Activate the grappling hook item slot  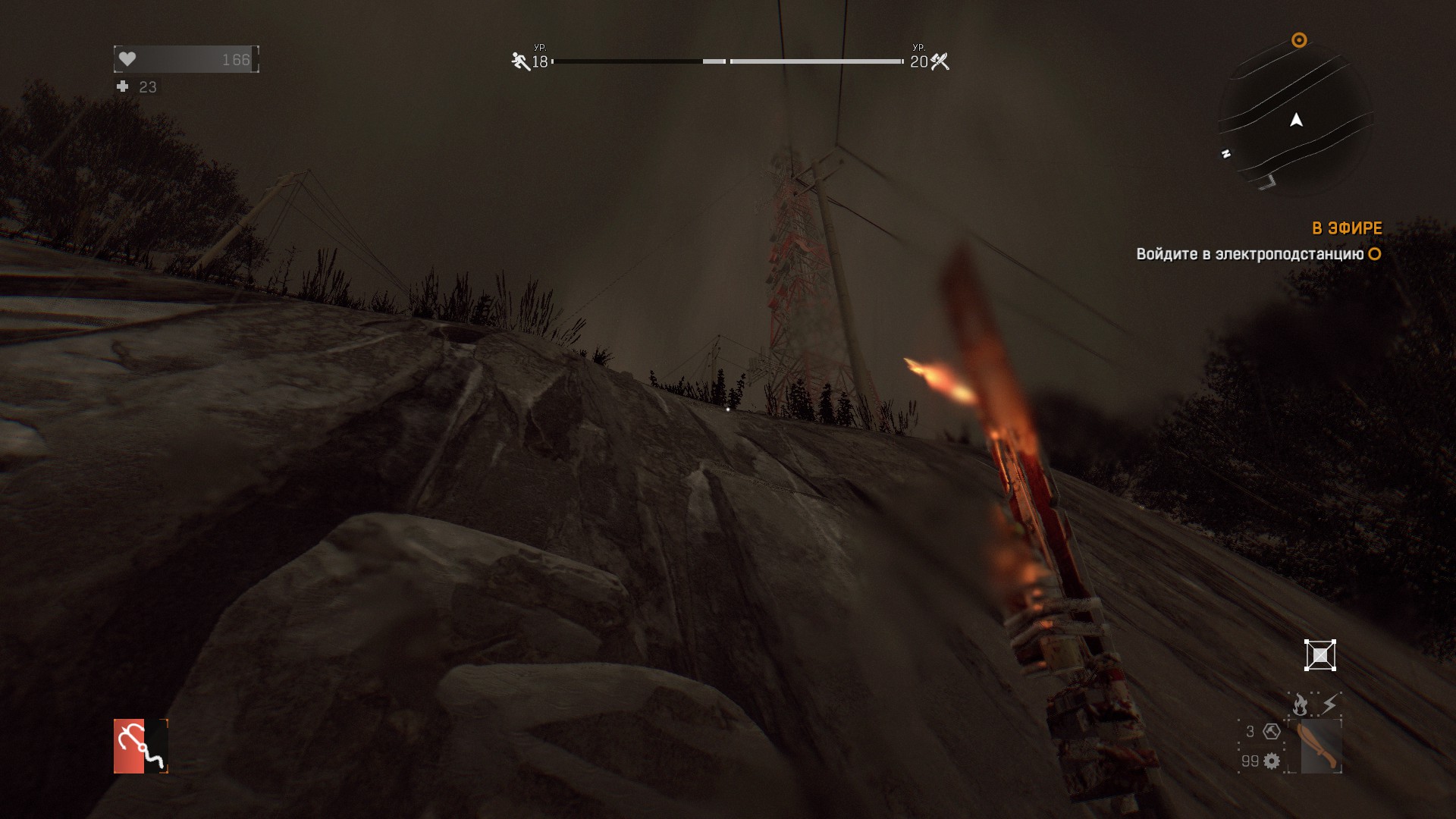click(x=140, y=746)
